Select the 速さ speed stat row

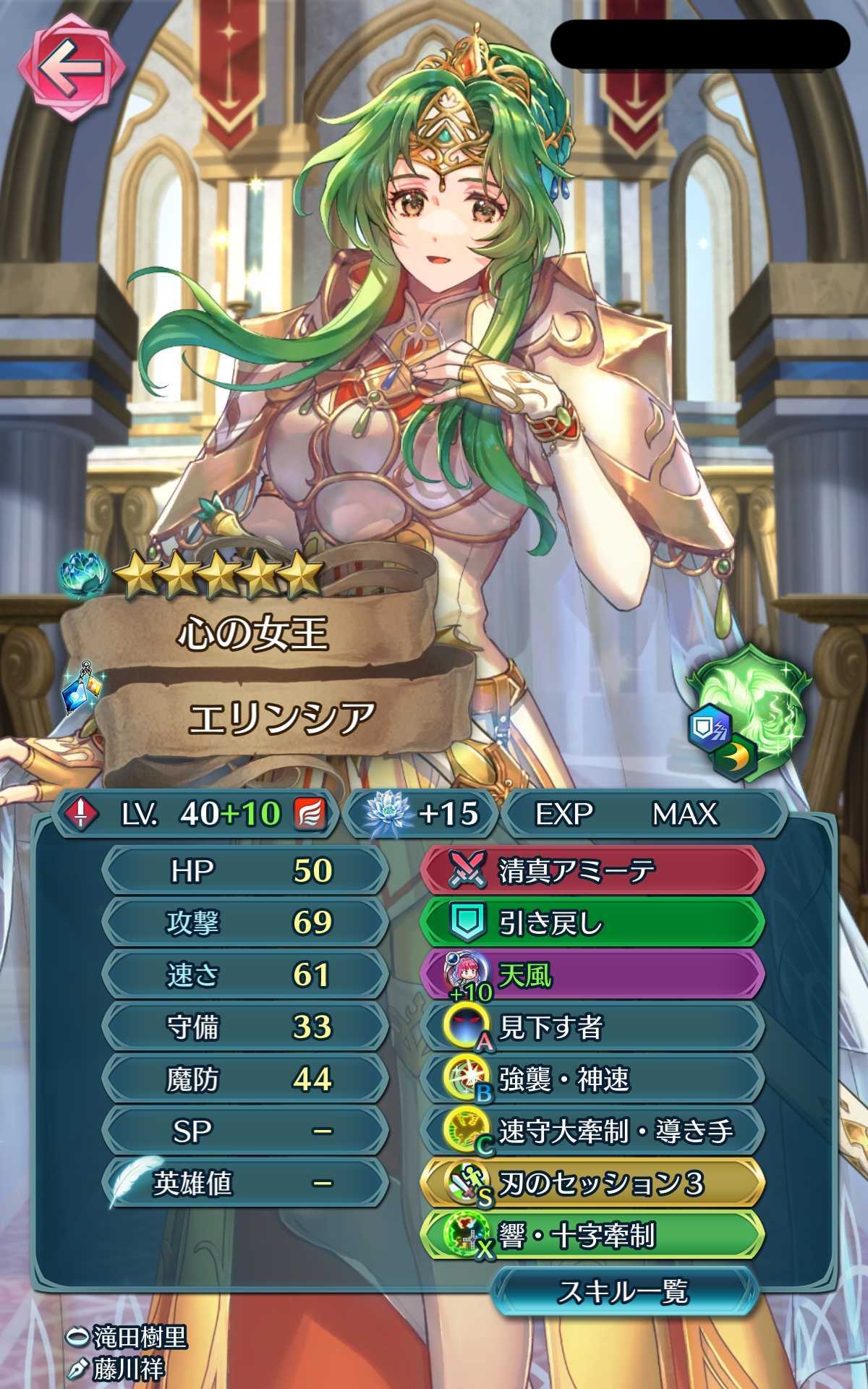point(244,975)
